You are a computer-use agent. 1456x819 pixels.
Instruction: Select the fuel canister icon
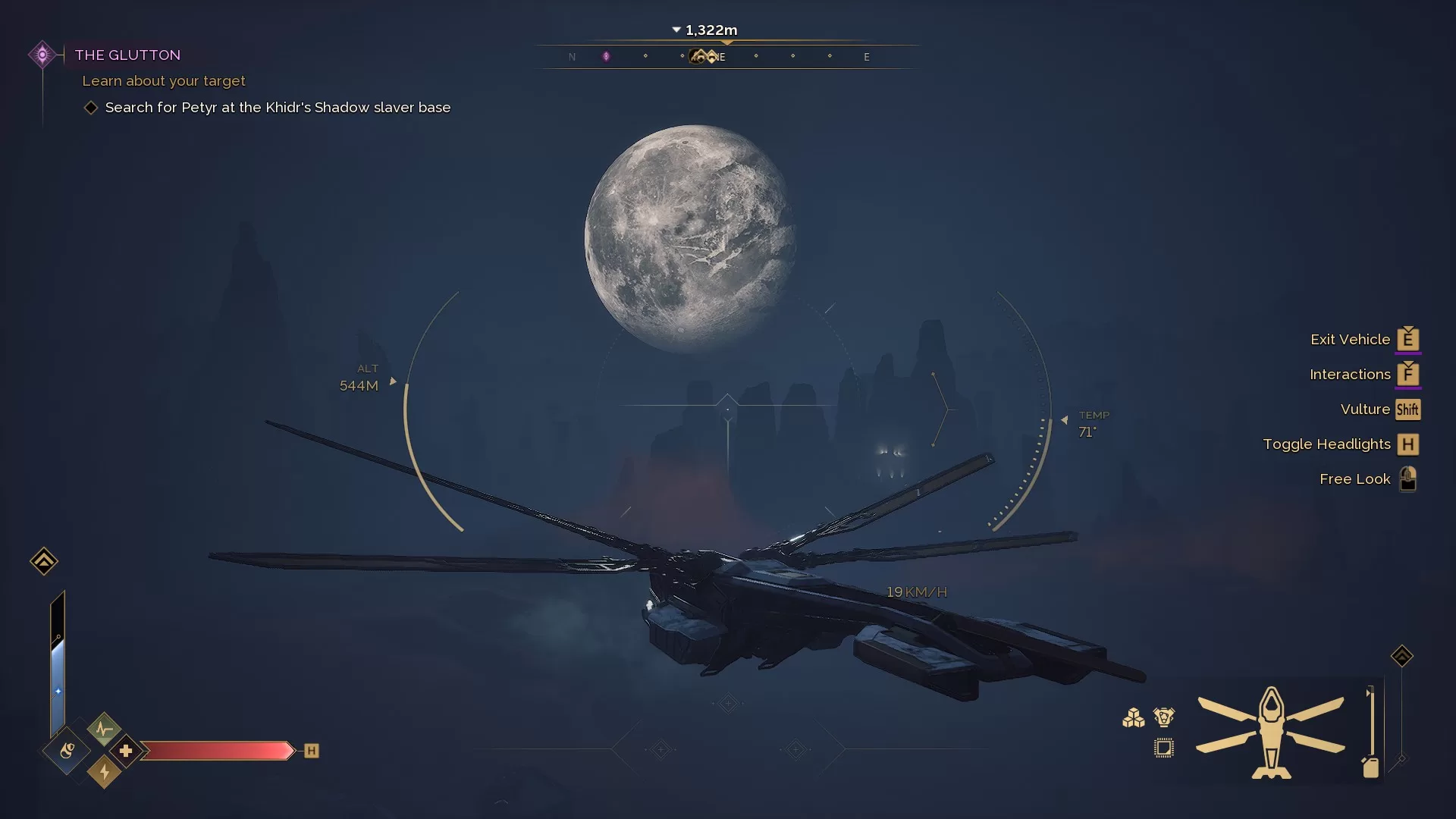(x=1370, y=767)
